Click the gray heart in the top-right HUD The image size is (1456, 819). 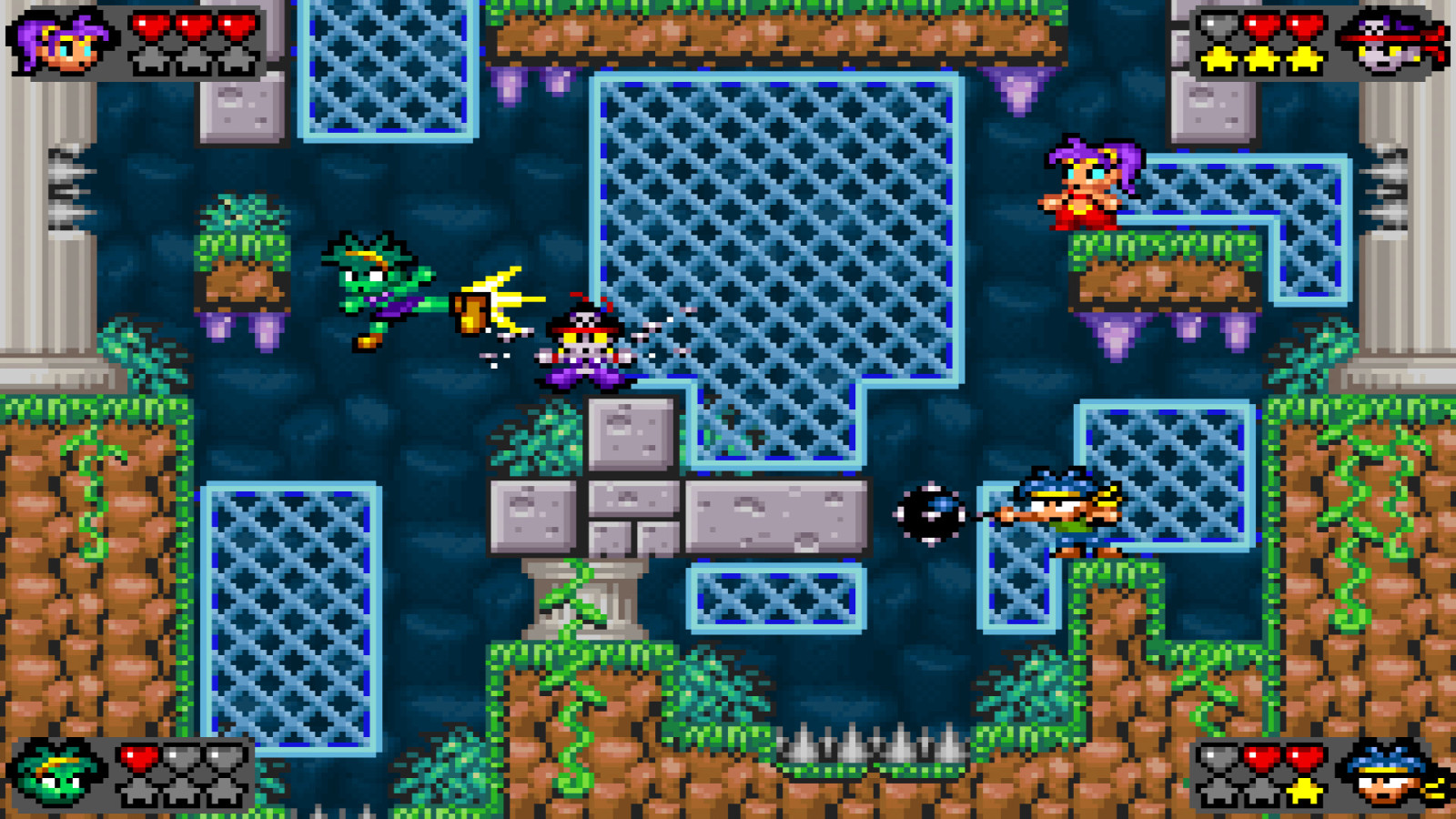[x=1215, y=27]
